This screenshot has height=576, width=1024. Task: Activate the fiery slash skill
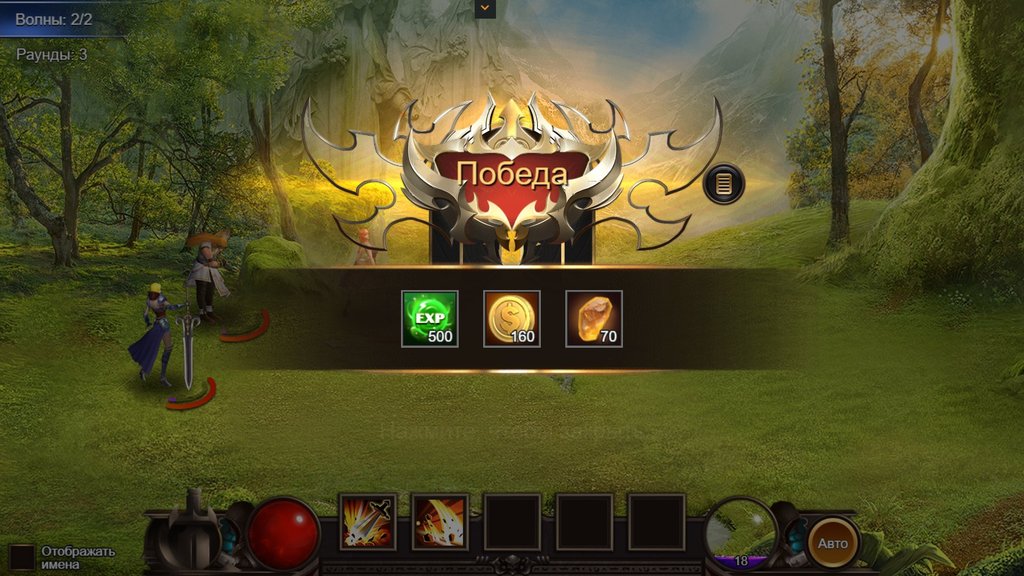click(x=440, y=521)
